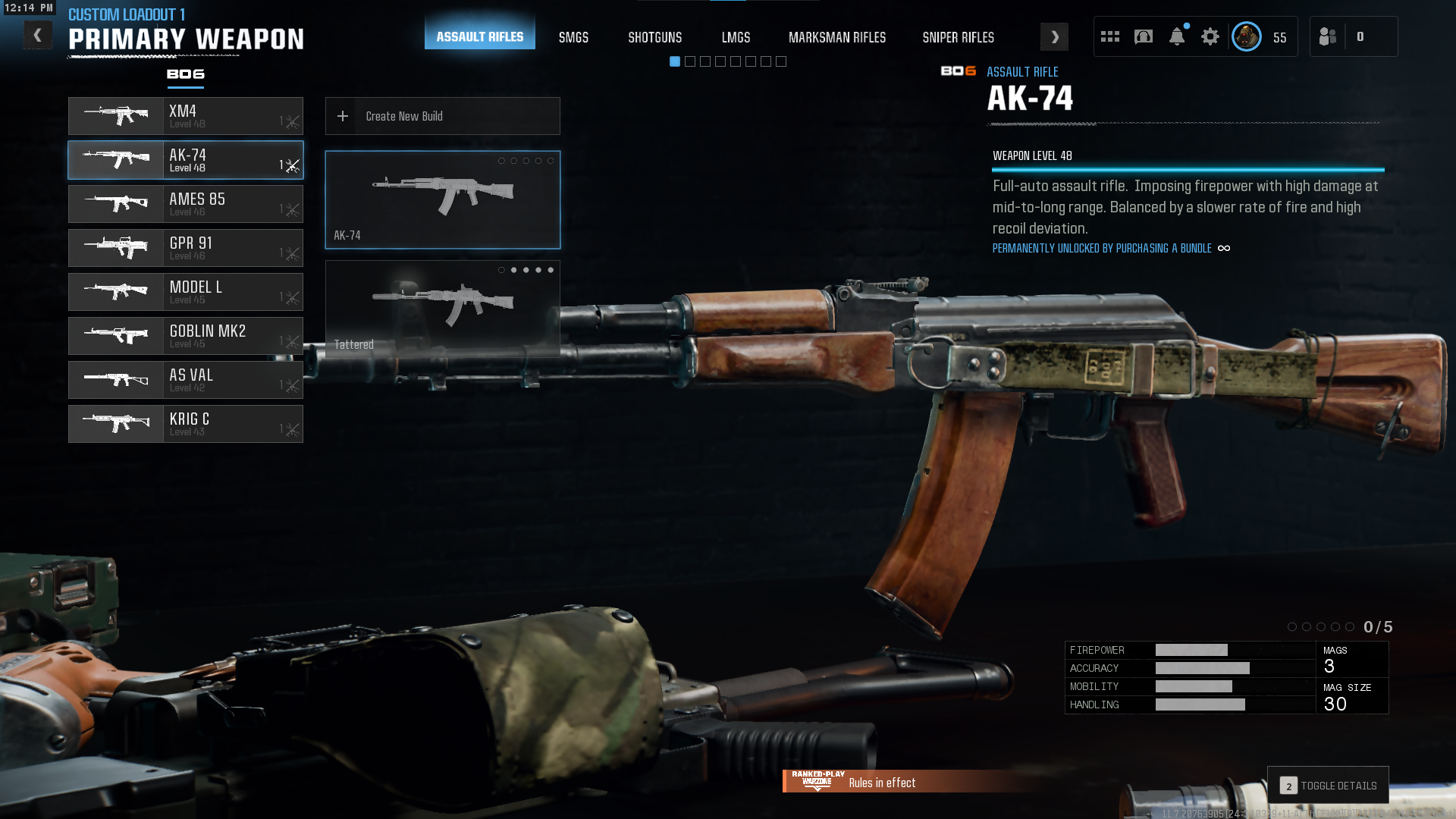Open notifications bell

(1176, 36)
